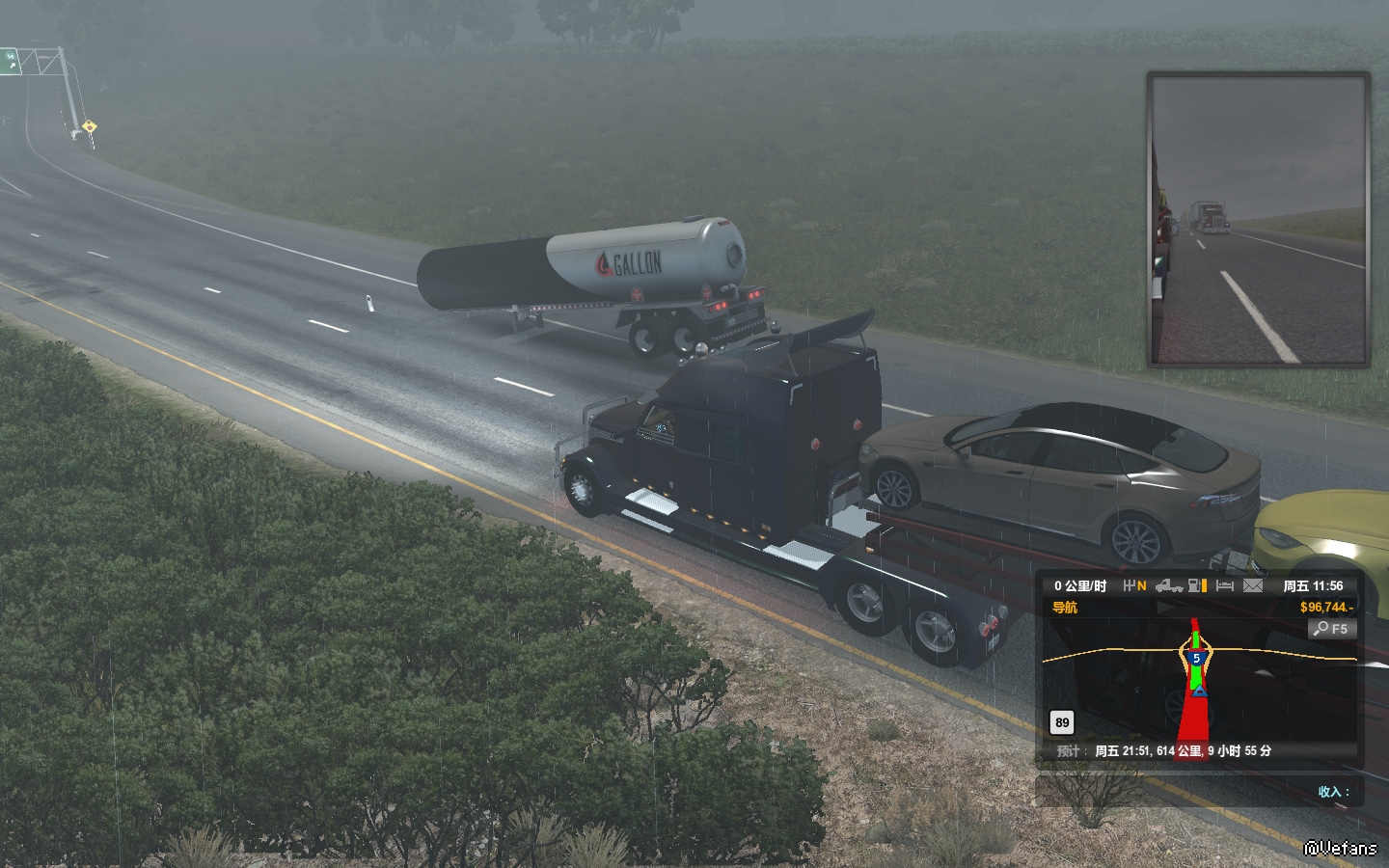Open the bed rest icon
Viewport: 1389px width, 868px height.
point(1225,585)
